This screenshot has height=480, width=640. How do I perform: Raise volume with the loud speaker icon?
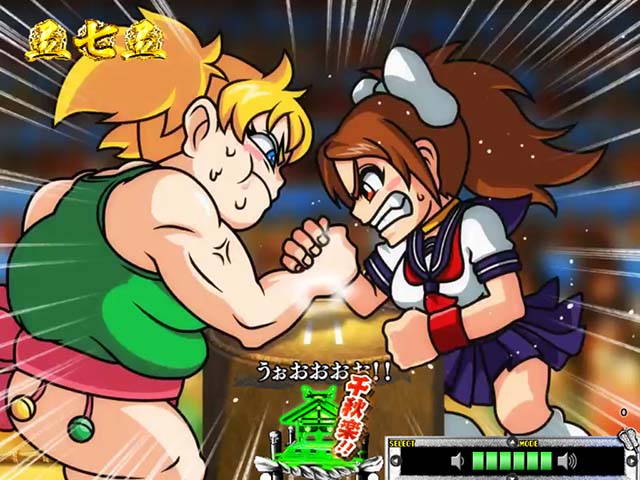click(x=567, y=461)
